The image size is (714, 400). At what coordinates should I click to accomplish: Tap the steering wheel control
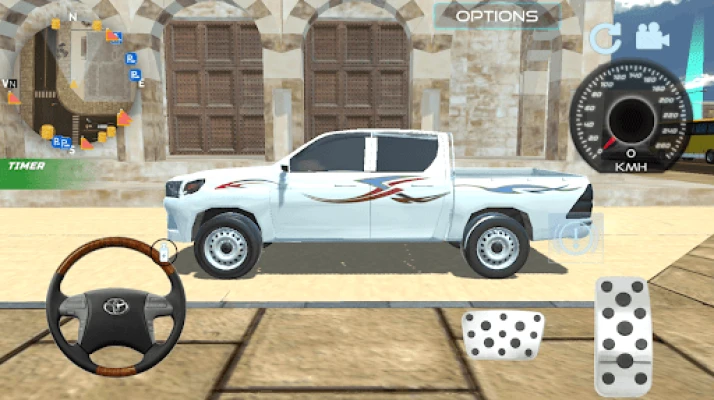point(116,307)
